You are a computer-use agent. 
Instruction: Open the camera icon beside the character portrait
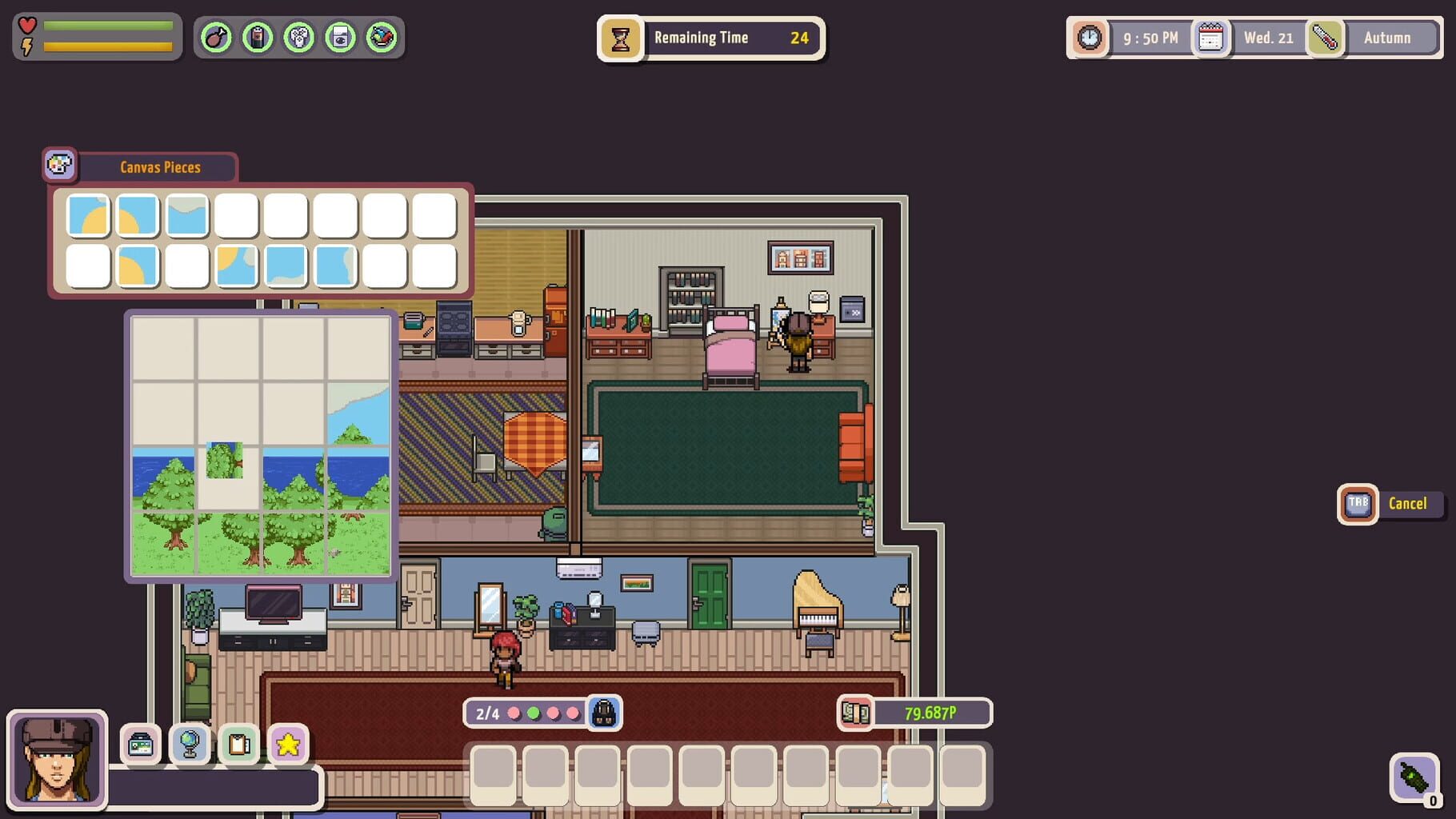click(x=142, y=745)
